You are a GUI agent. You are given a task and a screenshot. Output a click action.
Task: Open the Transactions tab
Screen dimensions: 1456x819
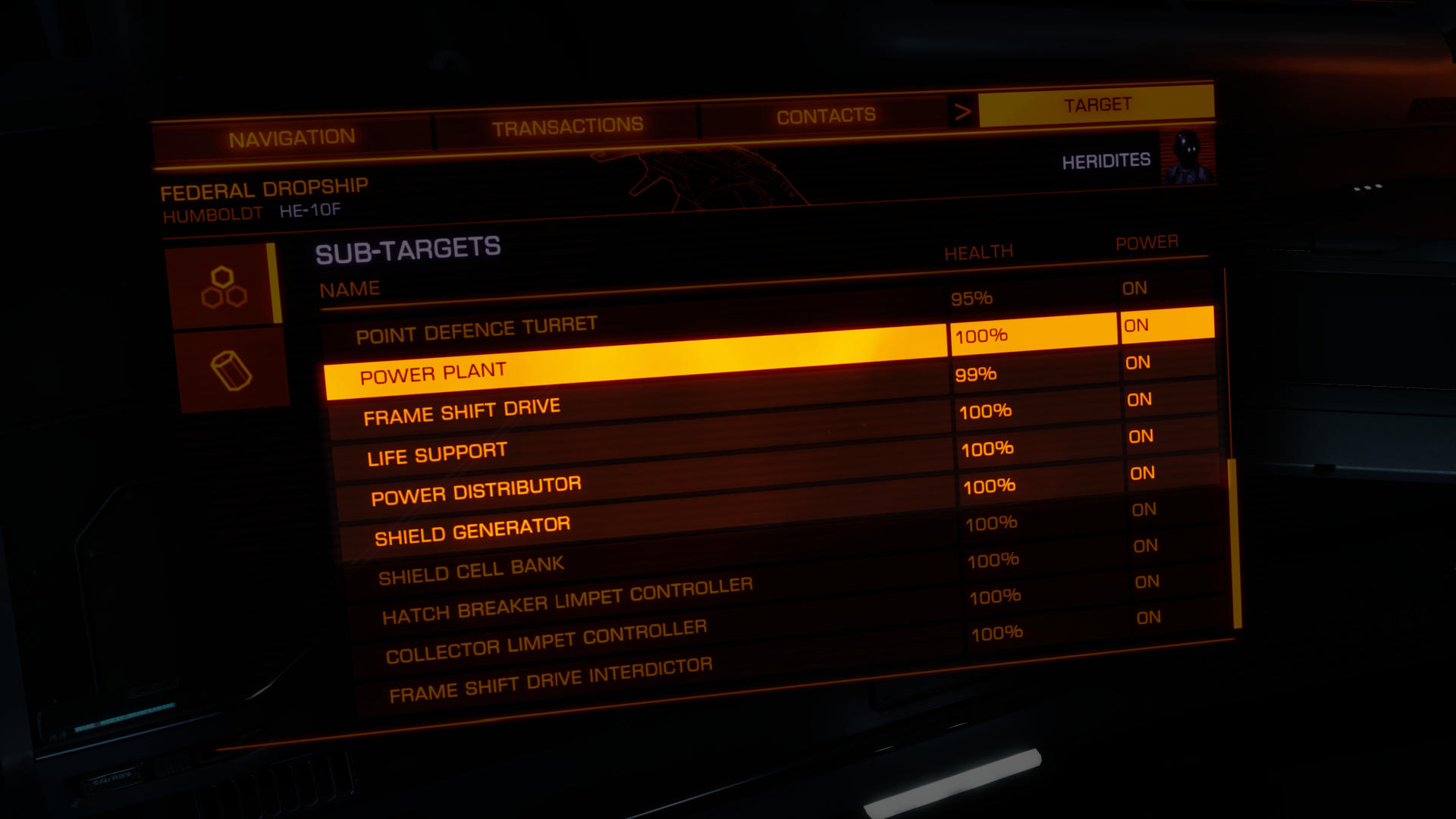point(567,127)
